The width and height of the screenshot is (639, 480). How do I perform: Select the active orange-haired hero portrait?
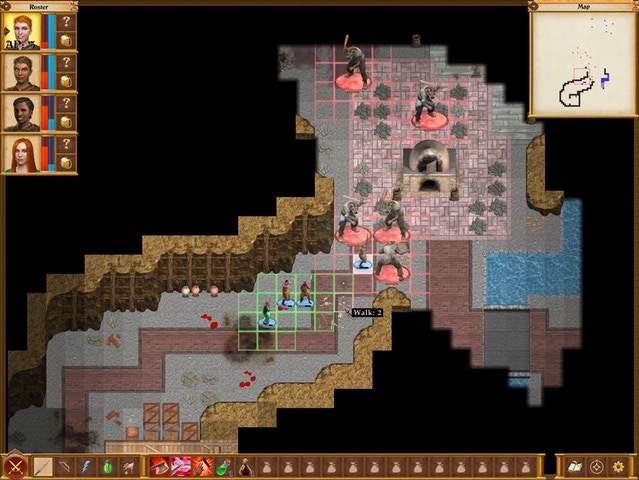click(x=21, y=31)
